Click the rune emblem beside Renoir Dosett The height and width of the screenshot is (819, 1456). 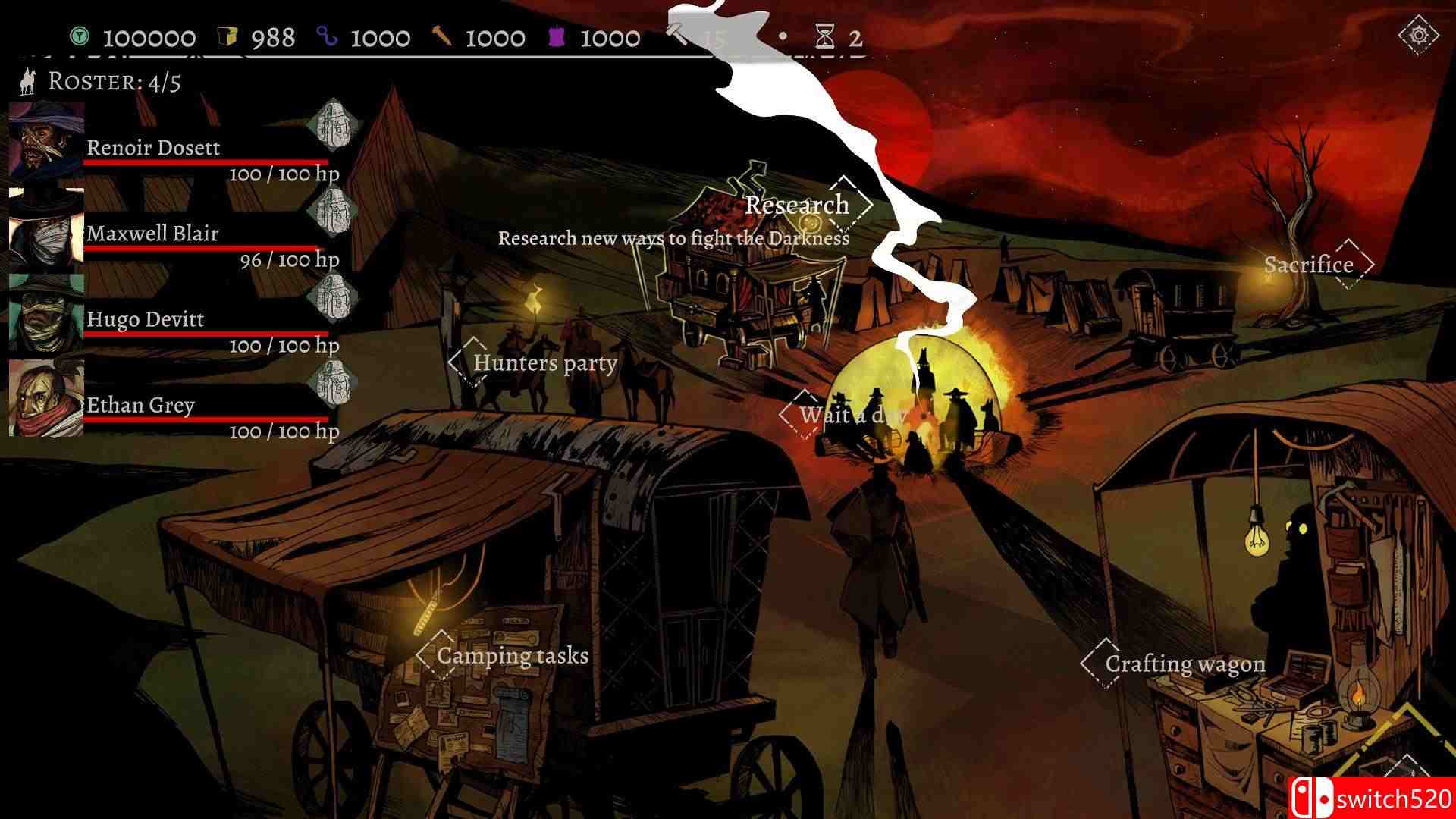(334, 126)
